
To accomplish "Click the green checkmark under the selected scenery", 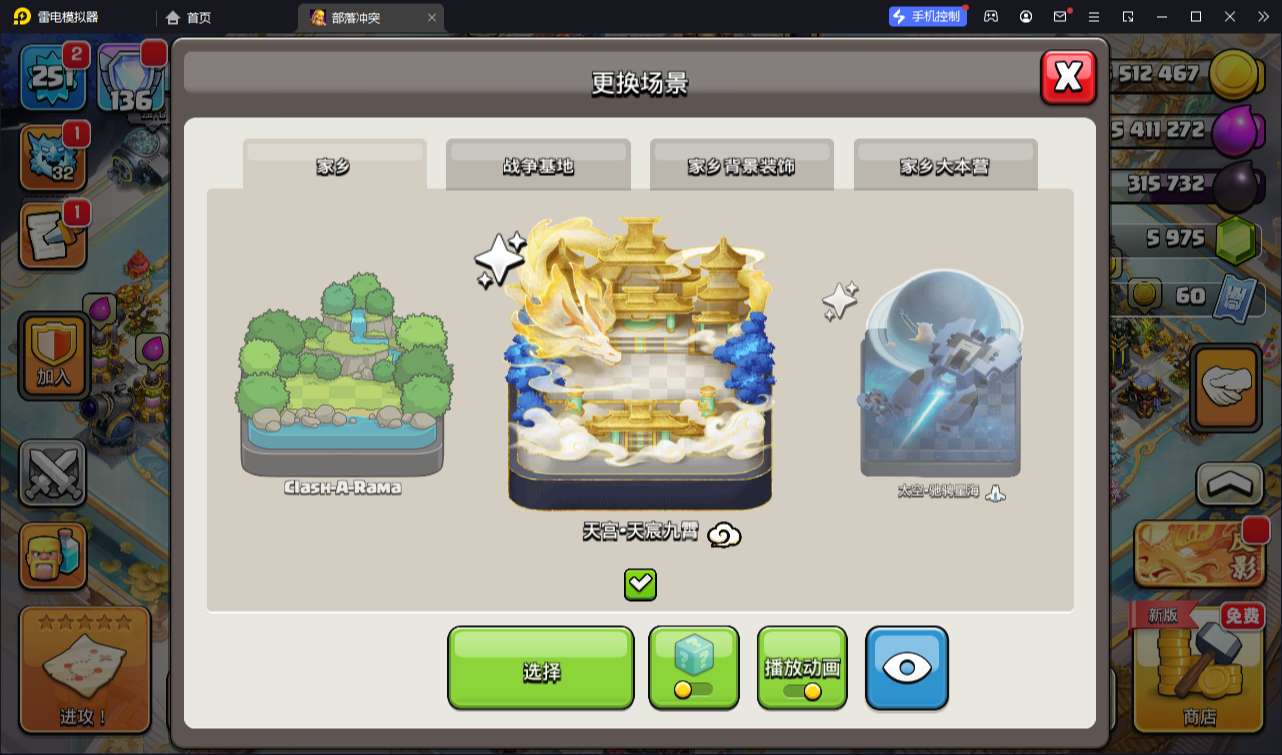I will pos(640,585).
